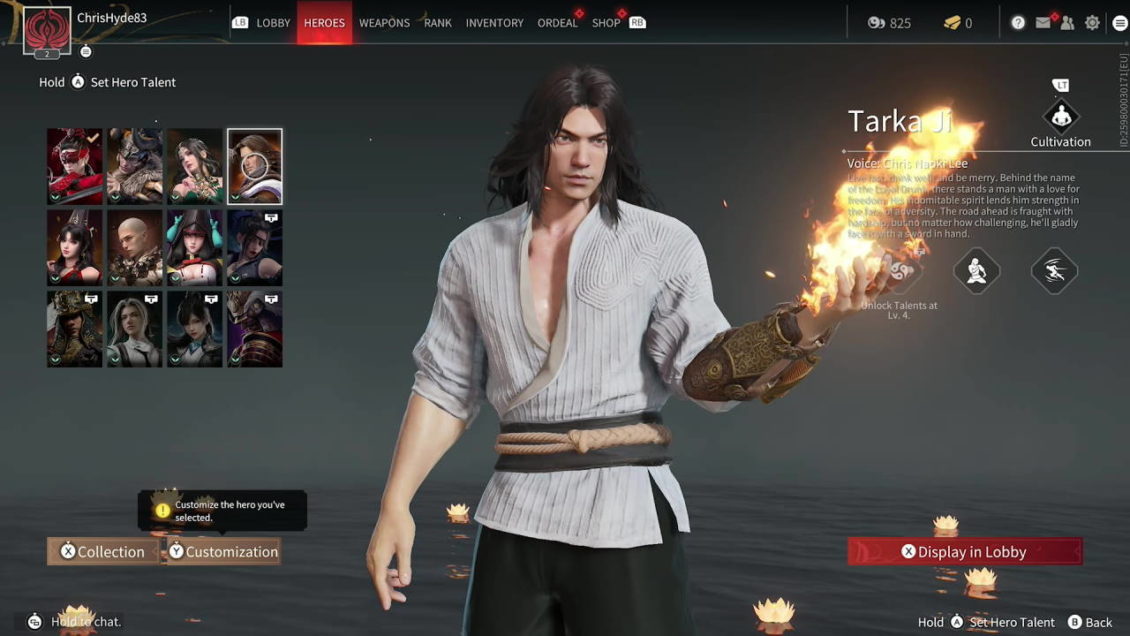Select the red-masked hero portrait
The height and width of the screenshot is (636, 1130).
click(x=75, y=166)
